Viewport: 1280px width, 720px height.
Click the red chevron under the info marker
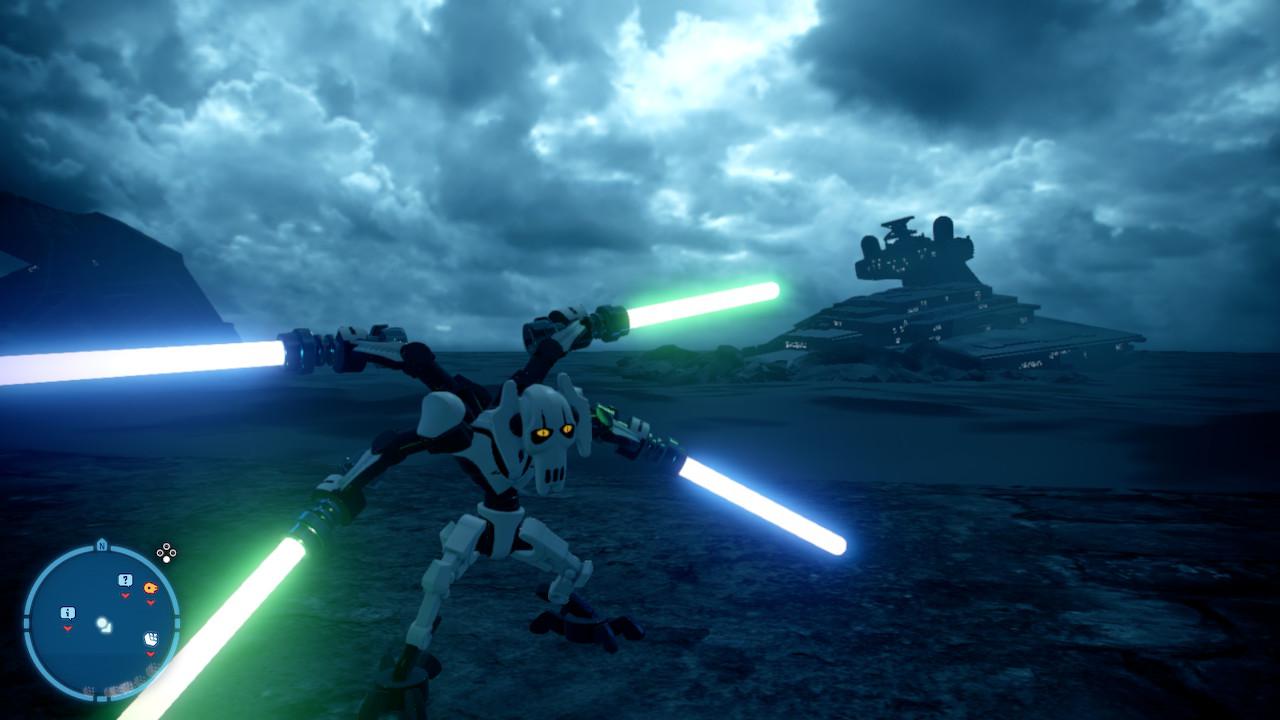[68, 628]
